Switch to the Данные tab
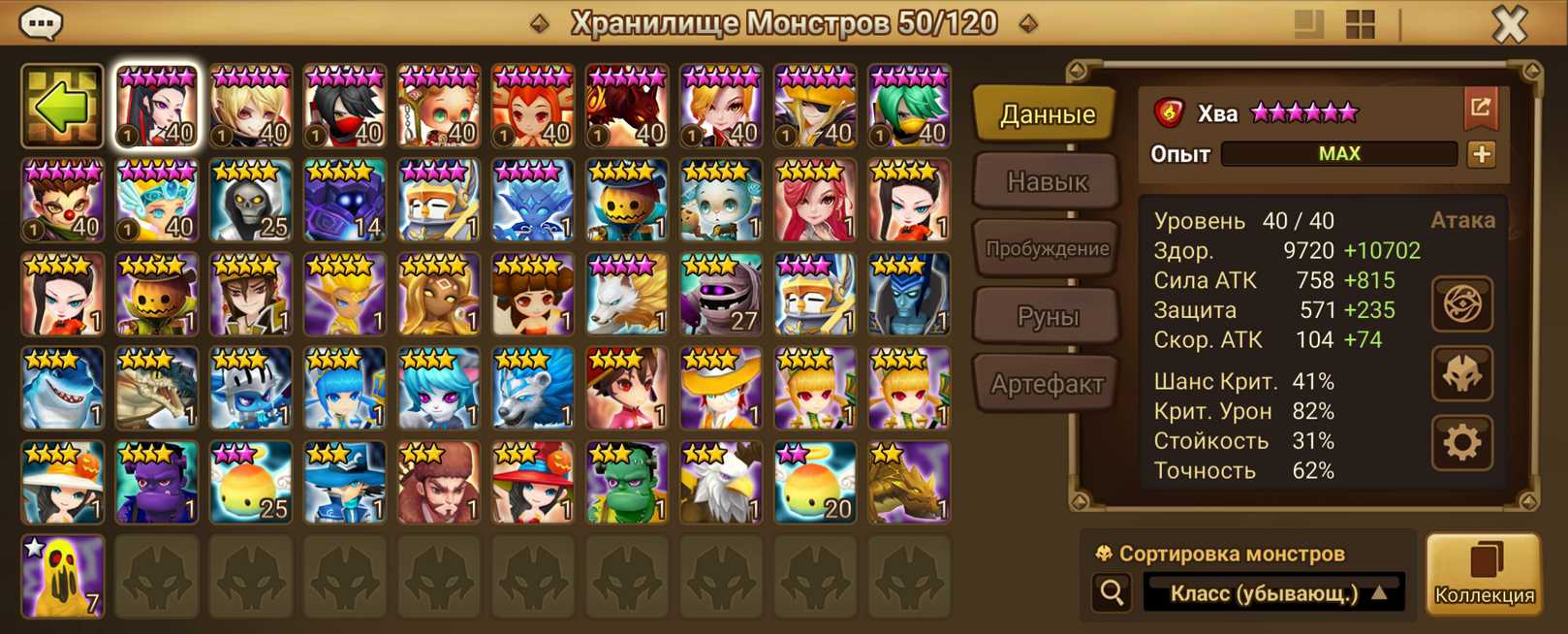The width and height of the screenshot is (1568, 634). (1047, 114)
